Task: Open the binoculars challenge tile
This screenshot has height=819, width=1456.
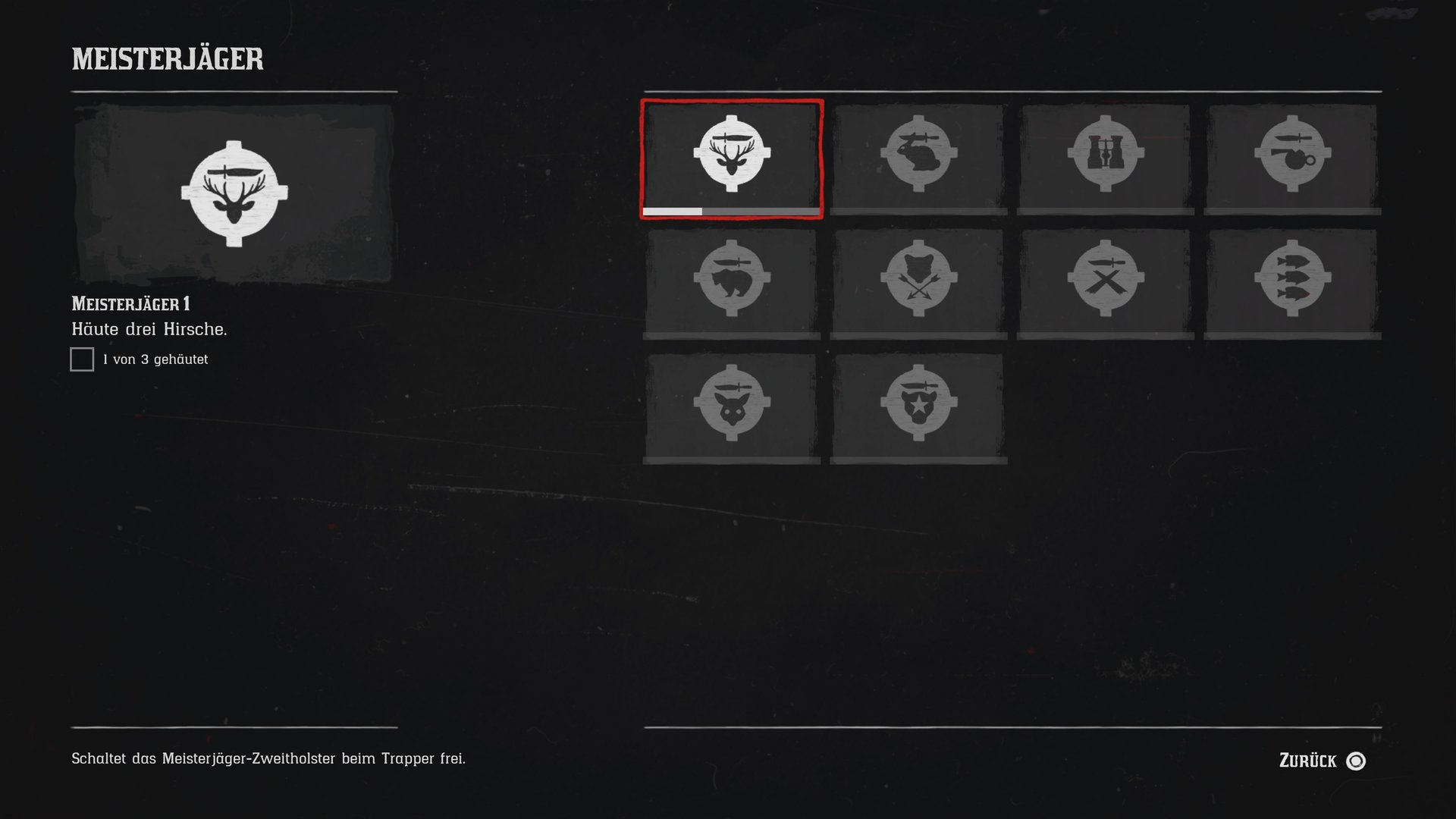Action: [1106, 158]
